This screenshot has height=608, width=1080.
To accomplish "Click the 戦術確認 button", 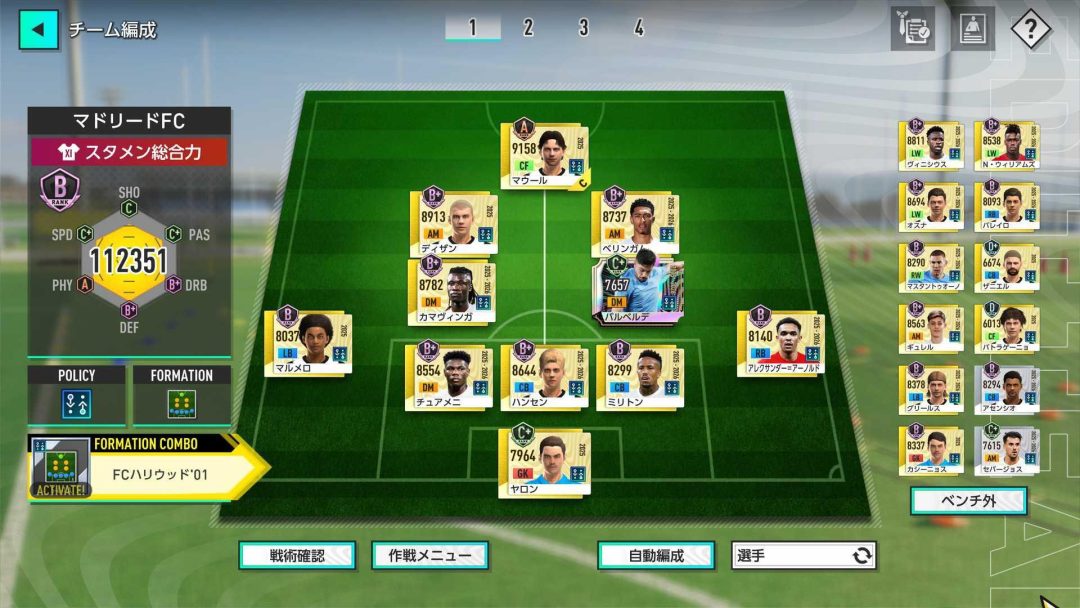I will click(297, 555).
